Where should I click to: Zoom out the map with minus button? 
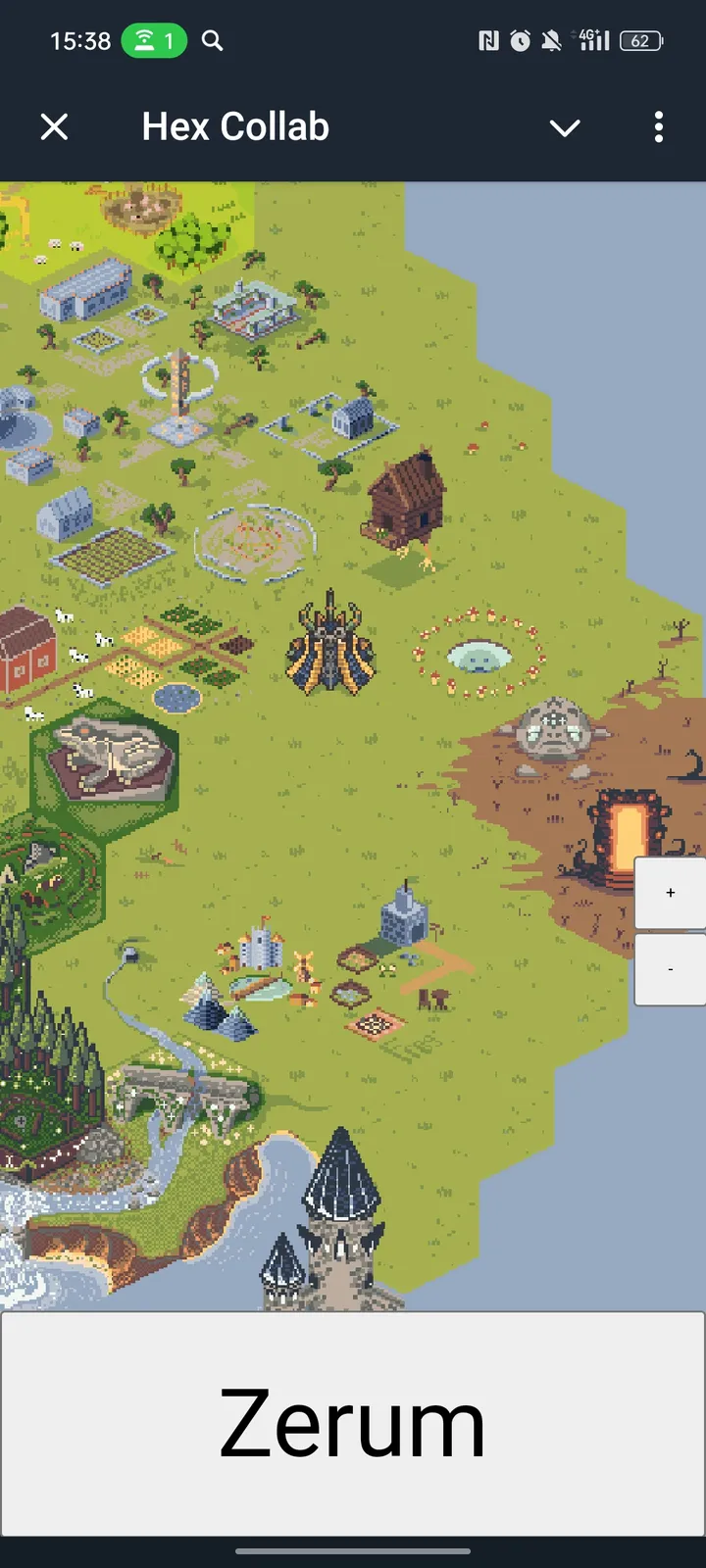point(671,969)
